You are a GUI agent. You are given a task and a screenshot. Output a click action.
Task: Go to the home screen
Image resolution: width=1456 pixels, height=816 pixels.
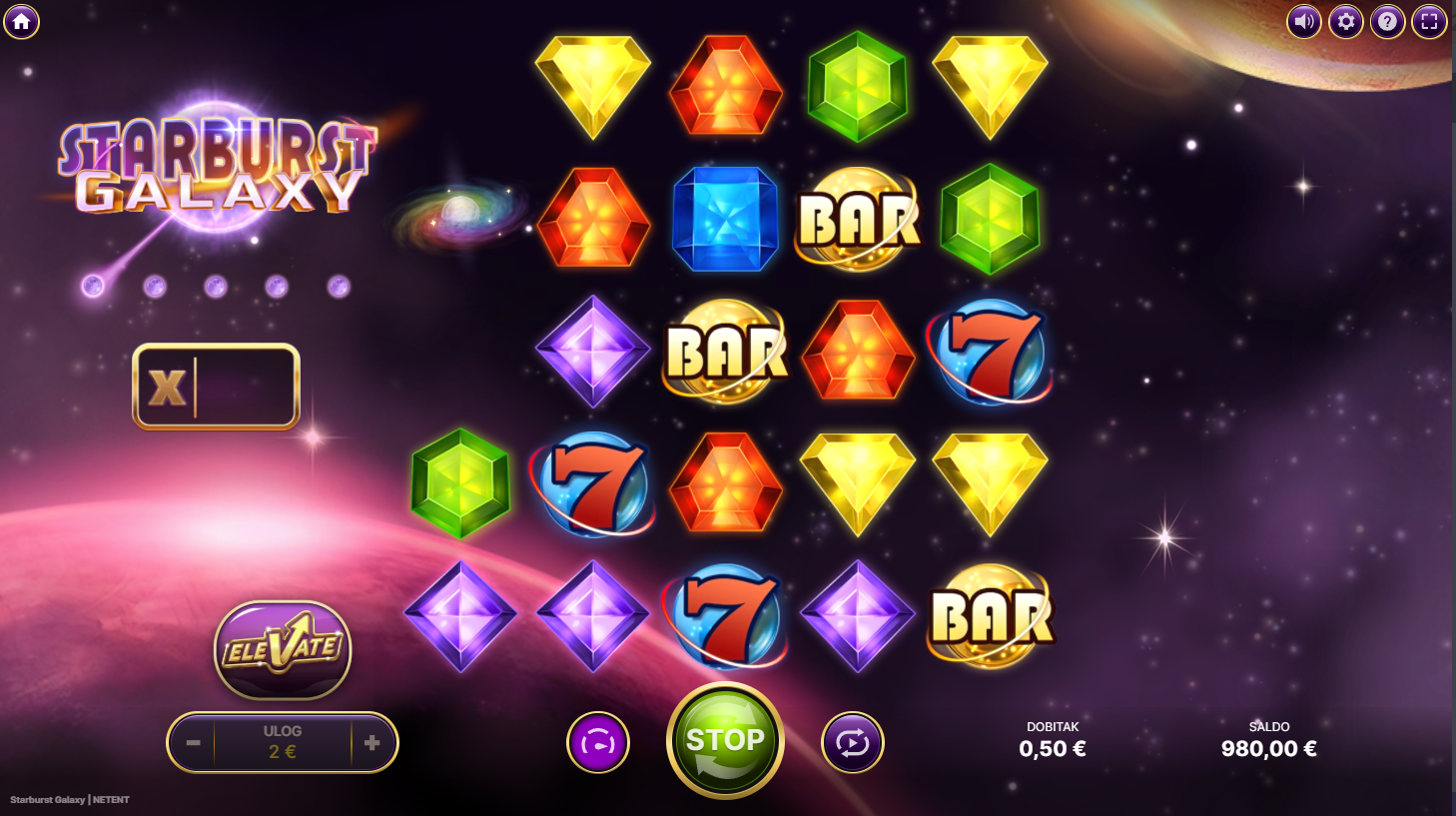pyautogui.click(x=21, y=21)
